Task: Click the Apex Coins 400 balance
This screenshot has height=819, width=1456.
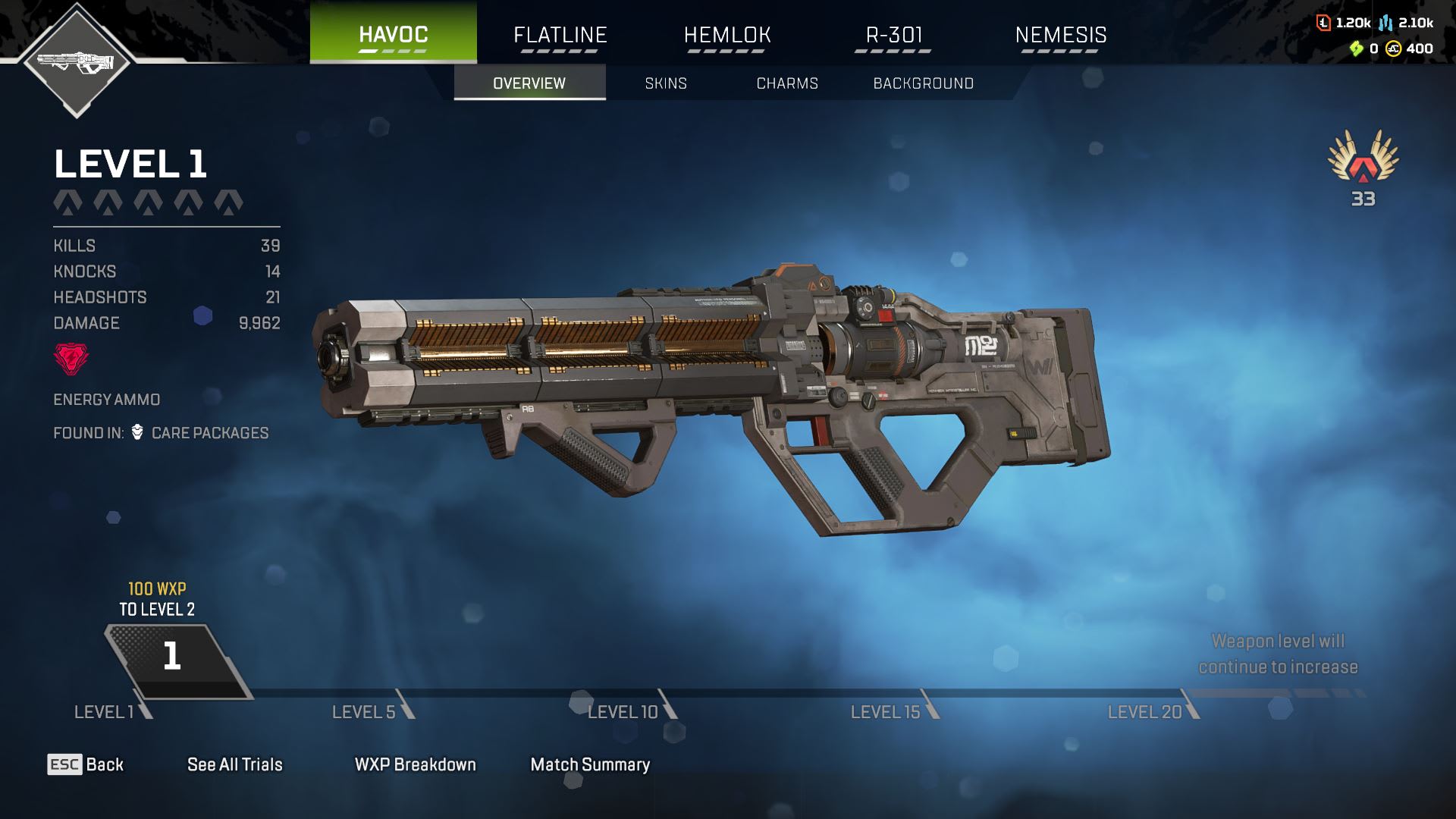Action: click(1410, 49)
